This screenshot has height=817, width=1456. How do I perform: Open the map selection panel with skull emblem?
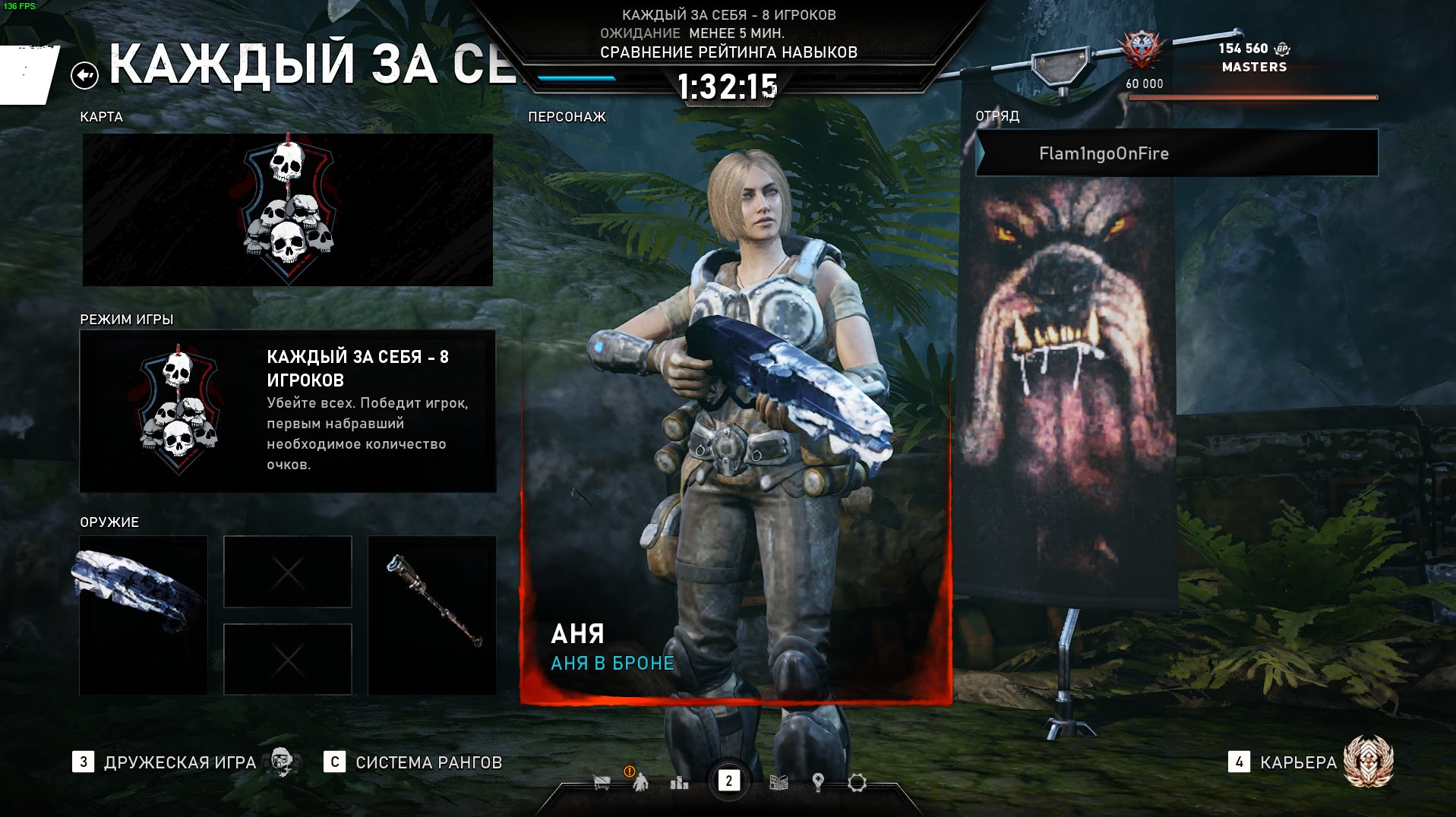pyautogui.click(x=287, y=210)
